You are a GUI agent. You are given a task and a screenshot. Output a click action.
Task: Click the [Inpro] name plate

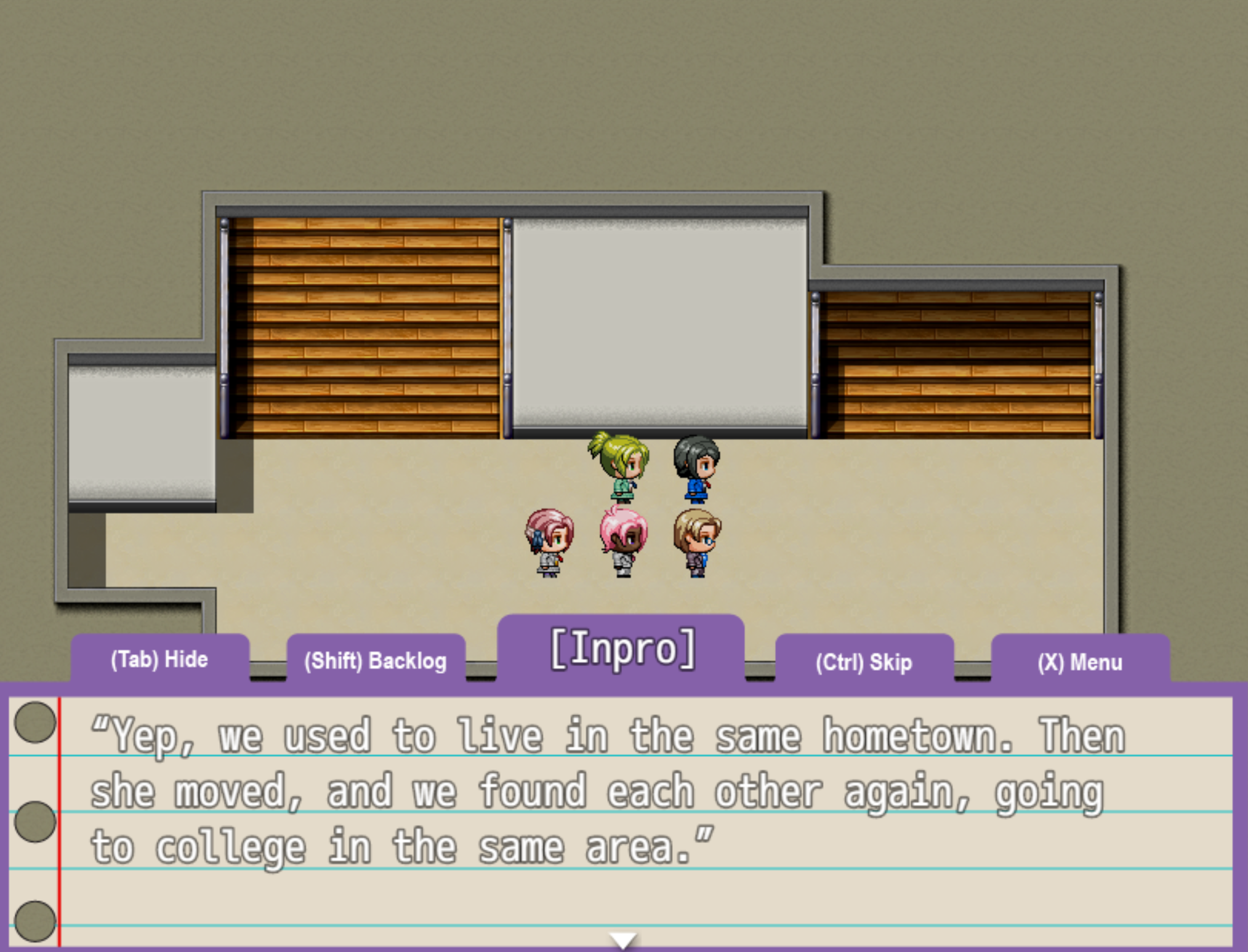click(624, 647)
